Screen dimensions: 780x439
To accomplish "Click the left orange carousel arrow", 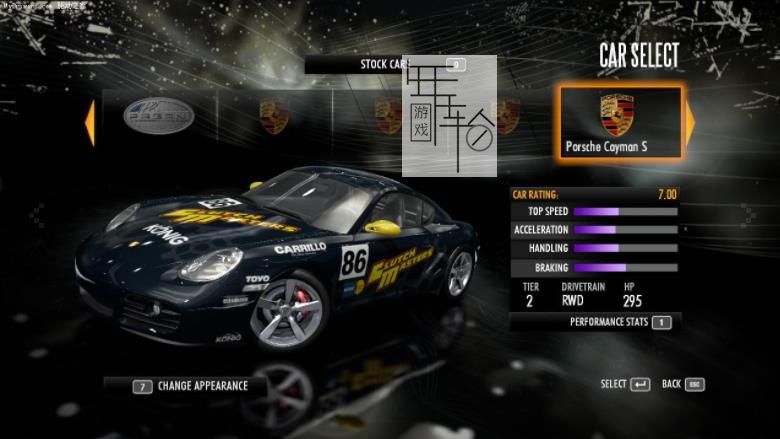I will coord(89,119).
